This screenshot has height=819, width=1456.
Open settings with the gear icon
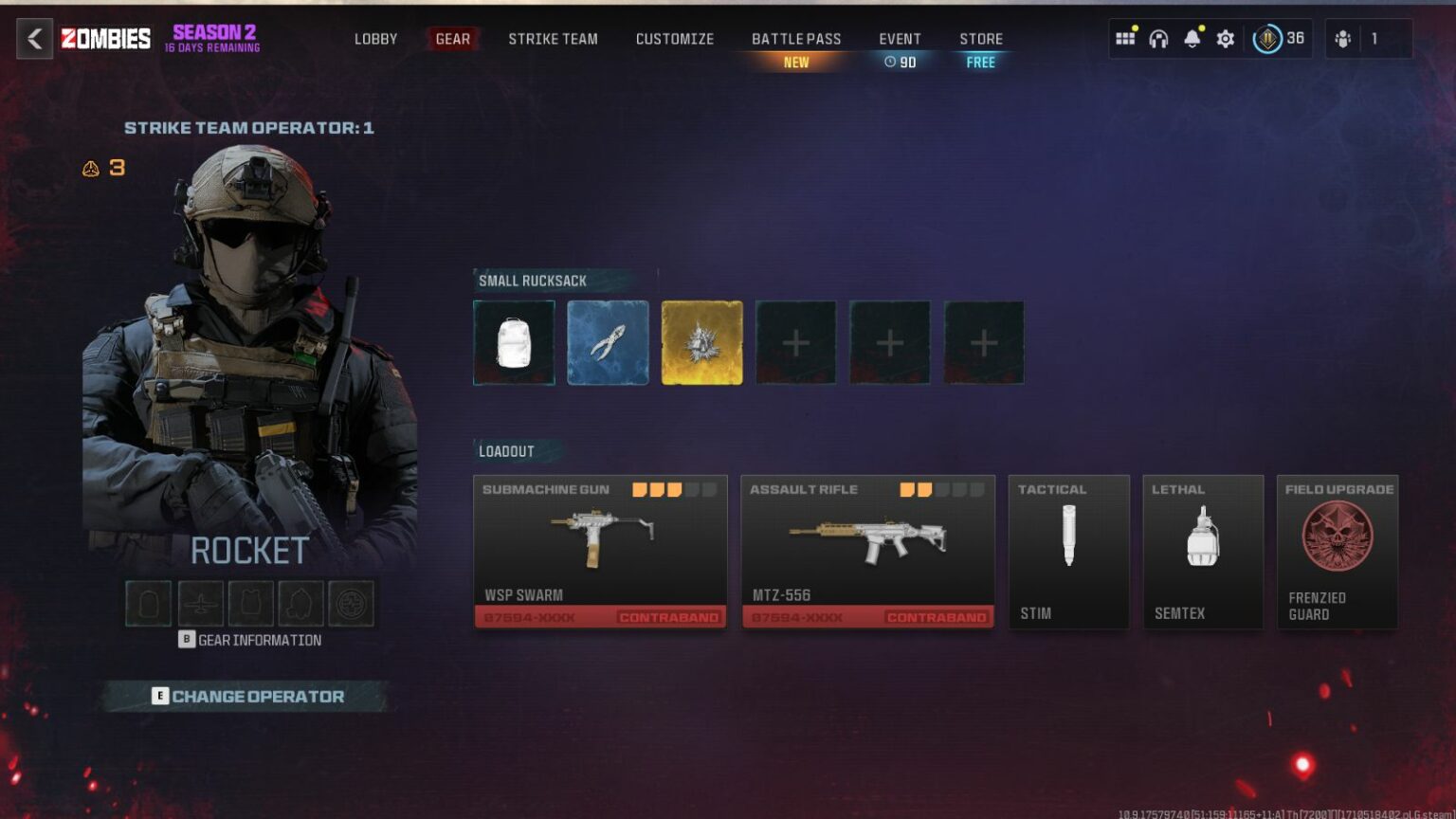(1225, 39)
